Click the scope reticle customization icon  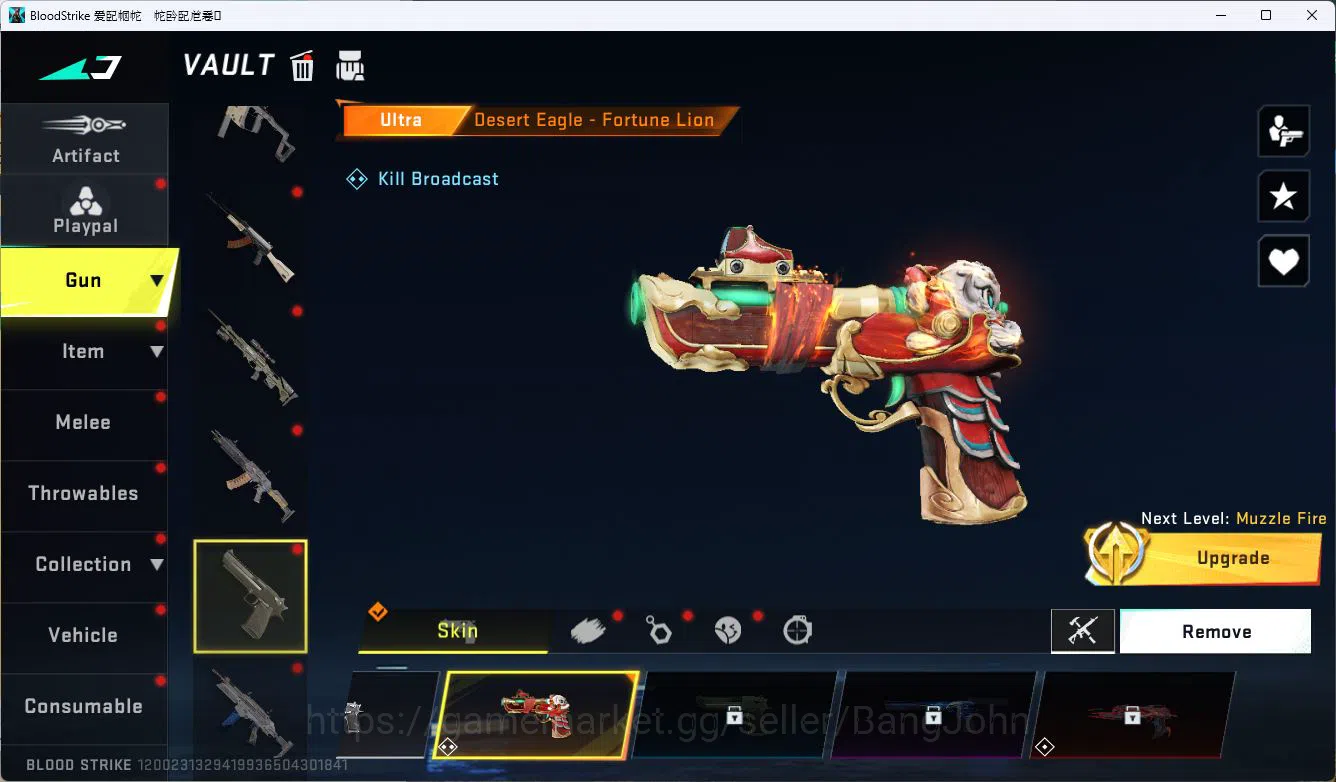click(x=797, y=630)
